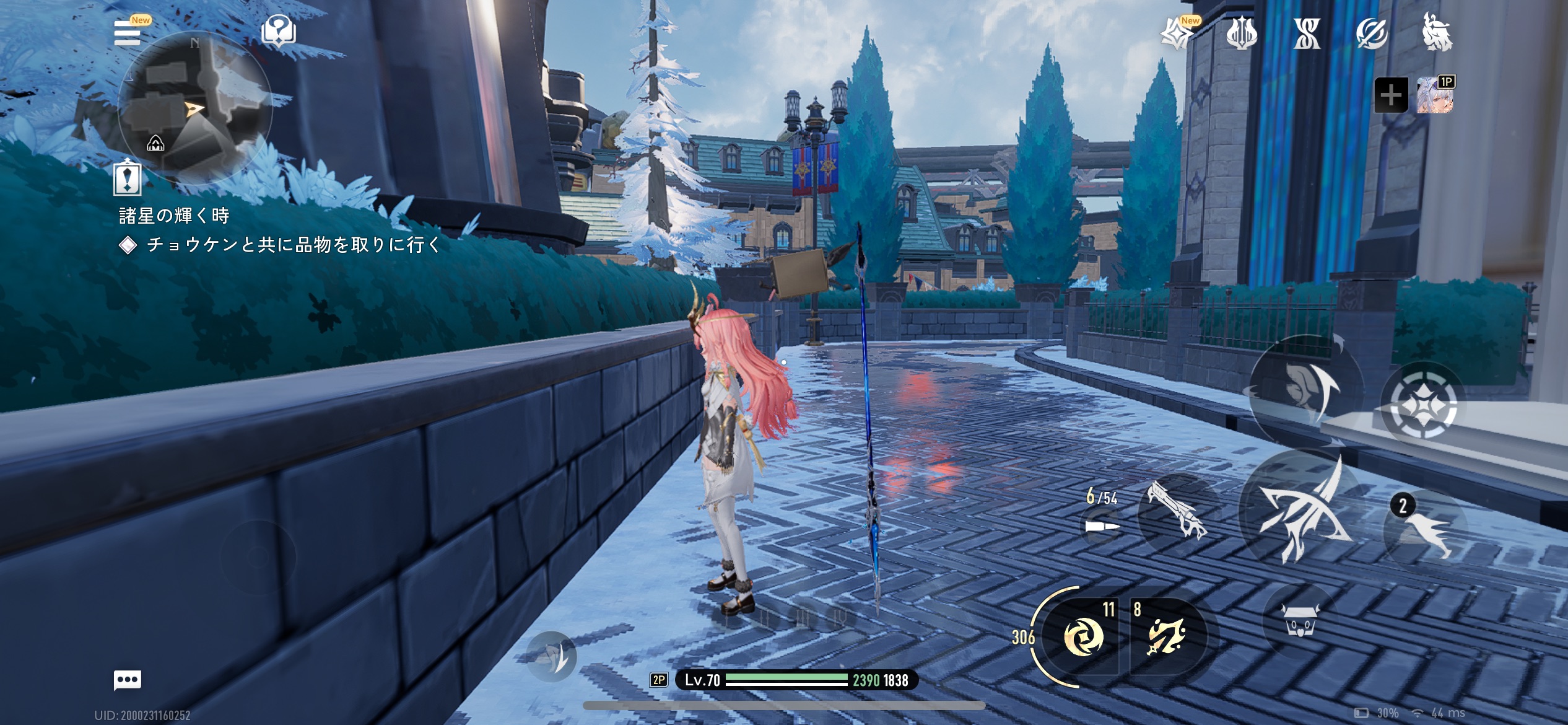Activate the crosshair aim button
1568x725 pixels.
(x=1422, y=404)
